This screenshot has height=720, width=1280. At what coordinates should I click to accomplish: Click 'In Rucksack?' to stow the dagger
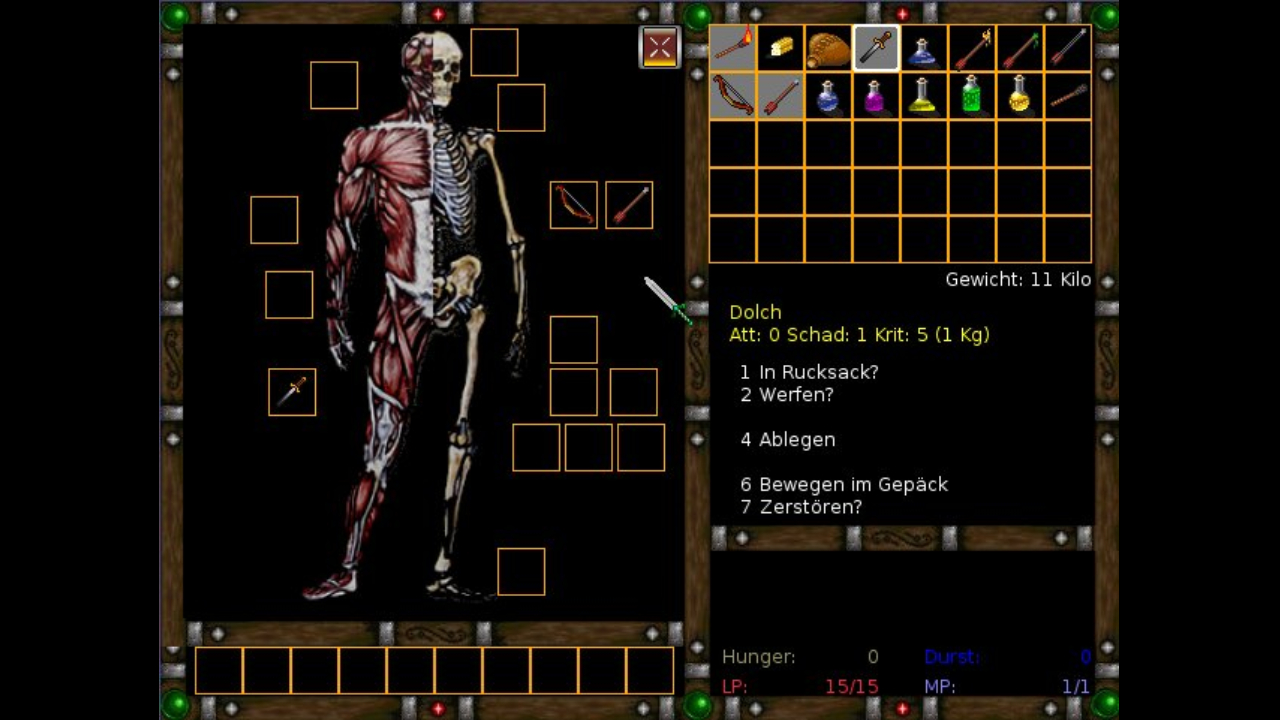click(x=810, y=372)
